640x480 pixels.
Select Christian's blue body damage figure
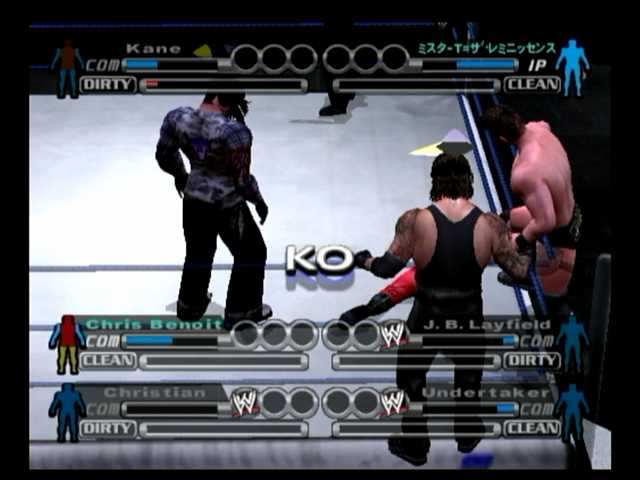(x=67, y=412)
